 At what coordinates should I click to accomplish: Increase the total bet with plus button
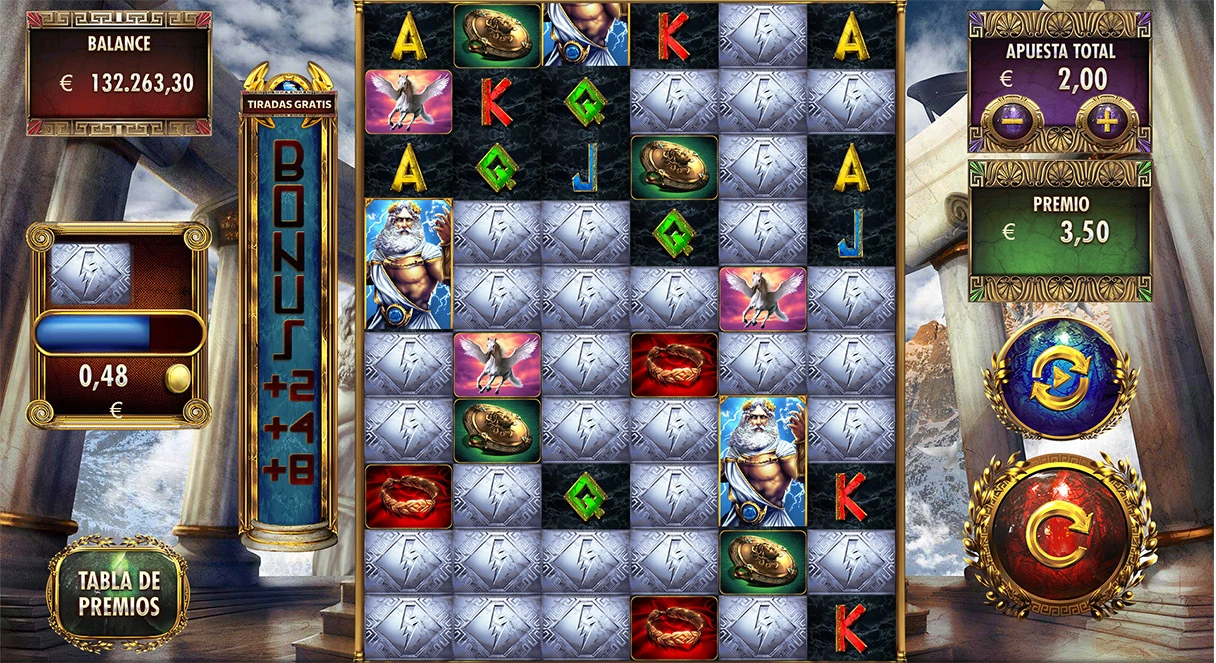click(x=1107, y=122)
